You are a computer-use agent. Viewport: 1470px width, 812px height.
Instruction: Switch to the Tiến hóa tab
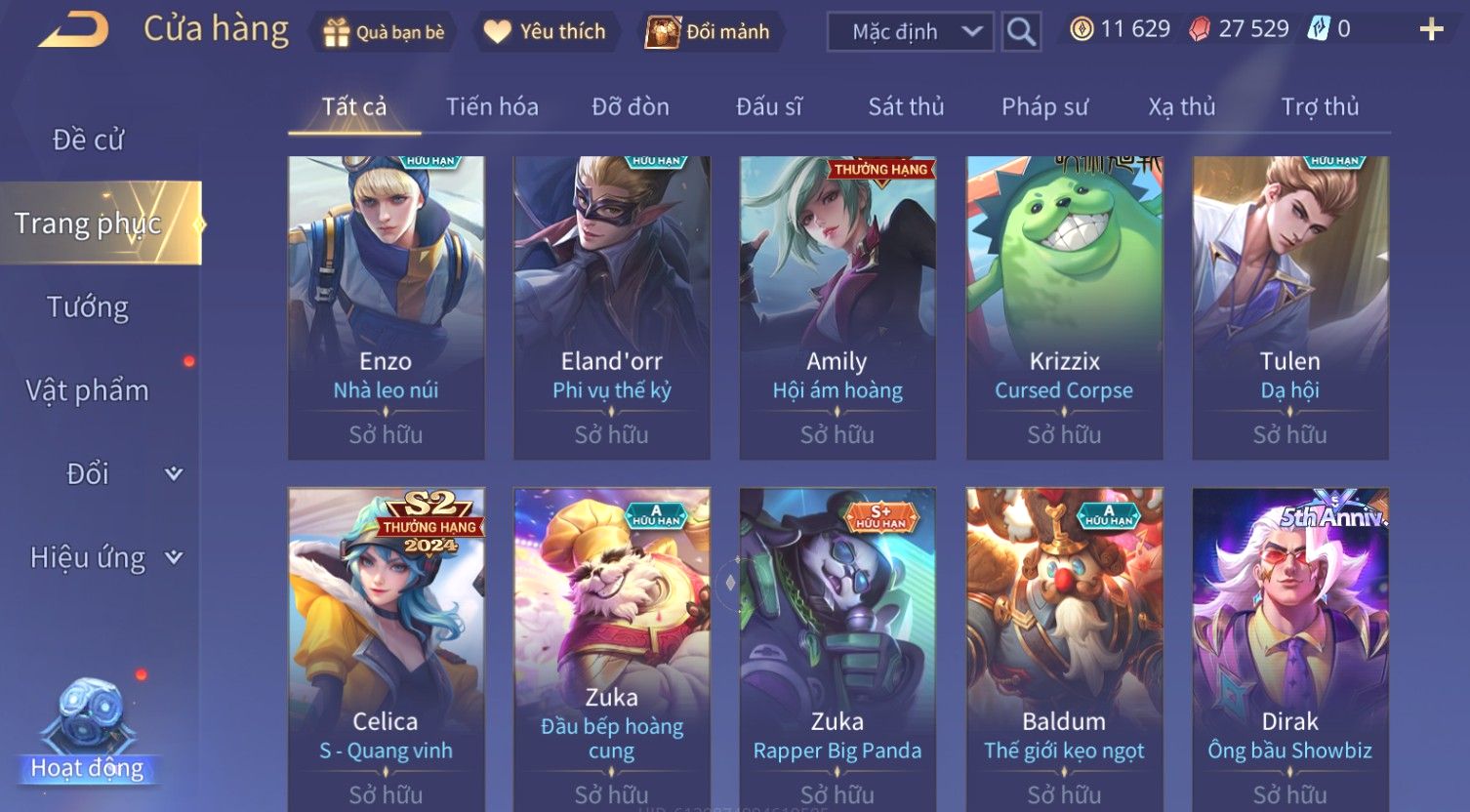492,106
